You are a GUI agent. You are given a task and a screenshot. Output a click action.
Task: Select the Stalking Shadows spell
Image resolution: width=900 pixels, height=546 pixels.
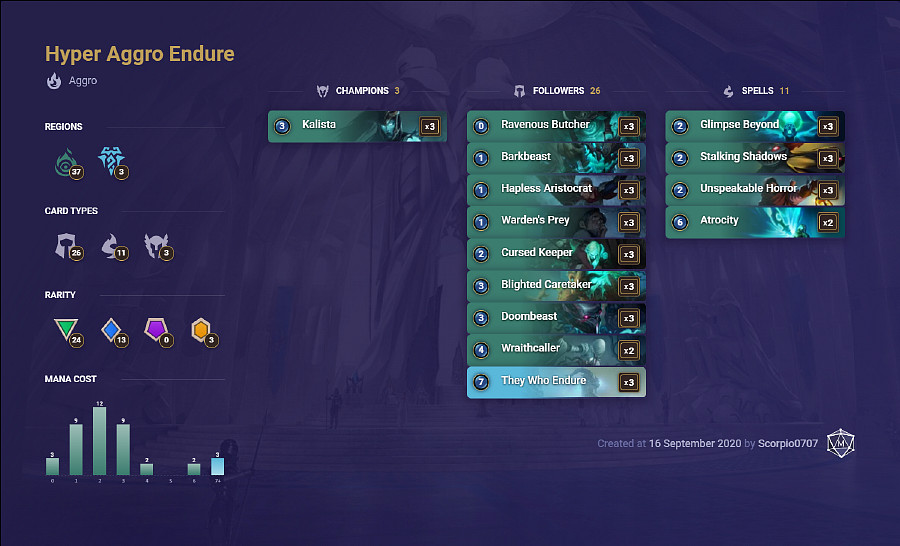(x=754, y=158)
